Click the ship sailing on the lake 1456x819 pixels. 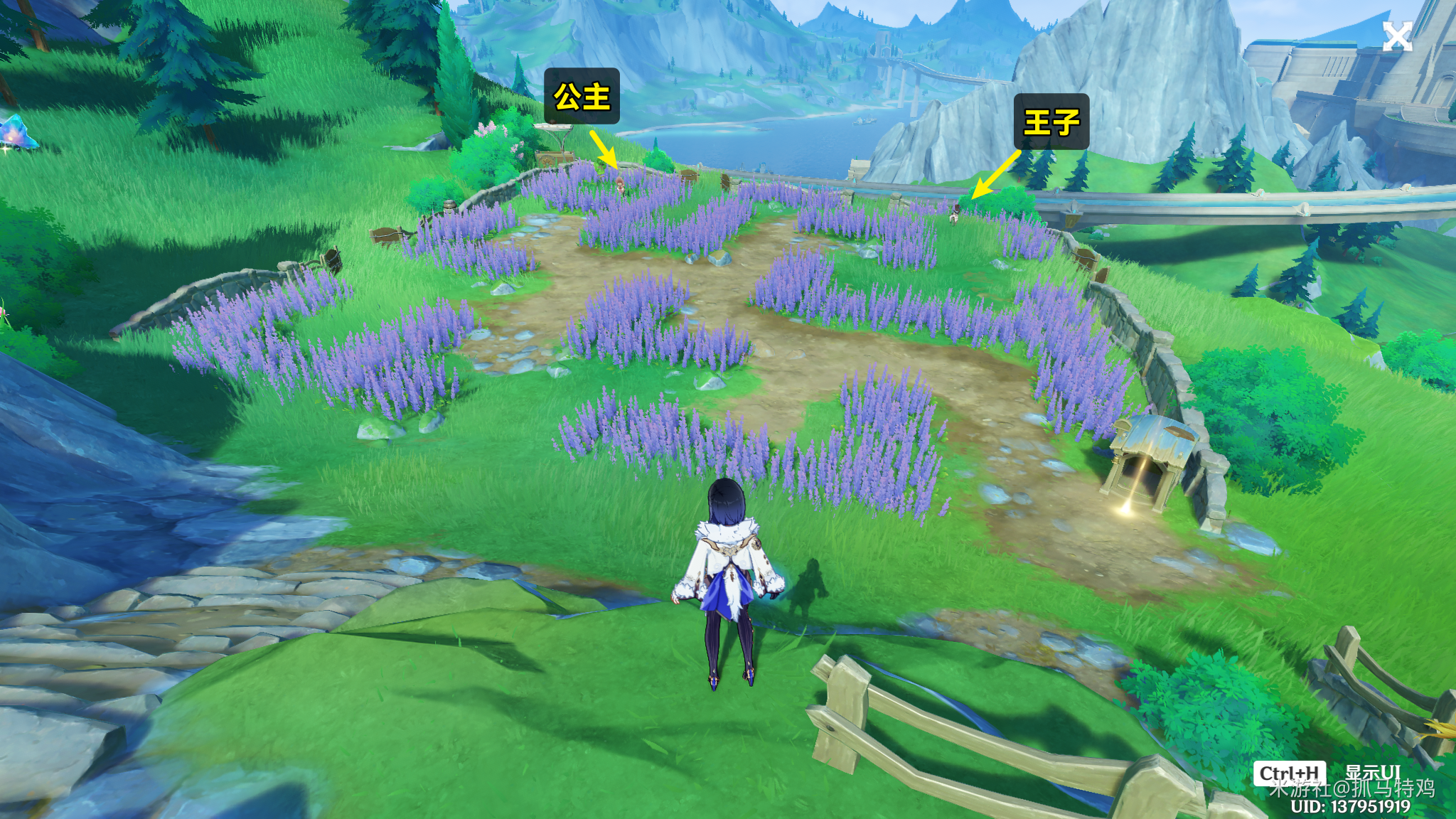[x=864, y=121]
